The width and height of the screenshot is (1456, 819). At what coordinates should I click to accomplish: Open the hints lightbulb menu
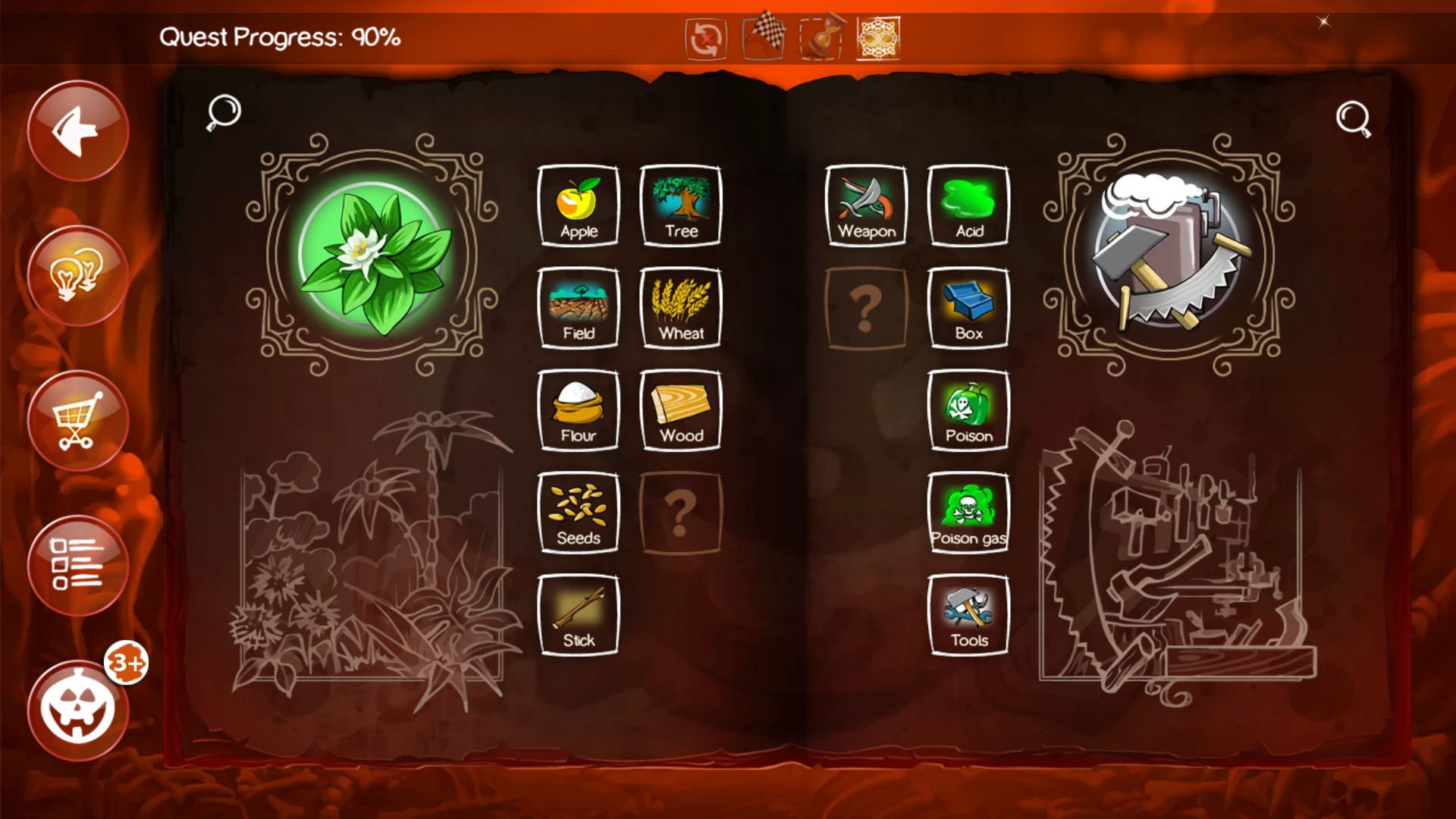[77, 275]
